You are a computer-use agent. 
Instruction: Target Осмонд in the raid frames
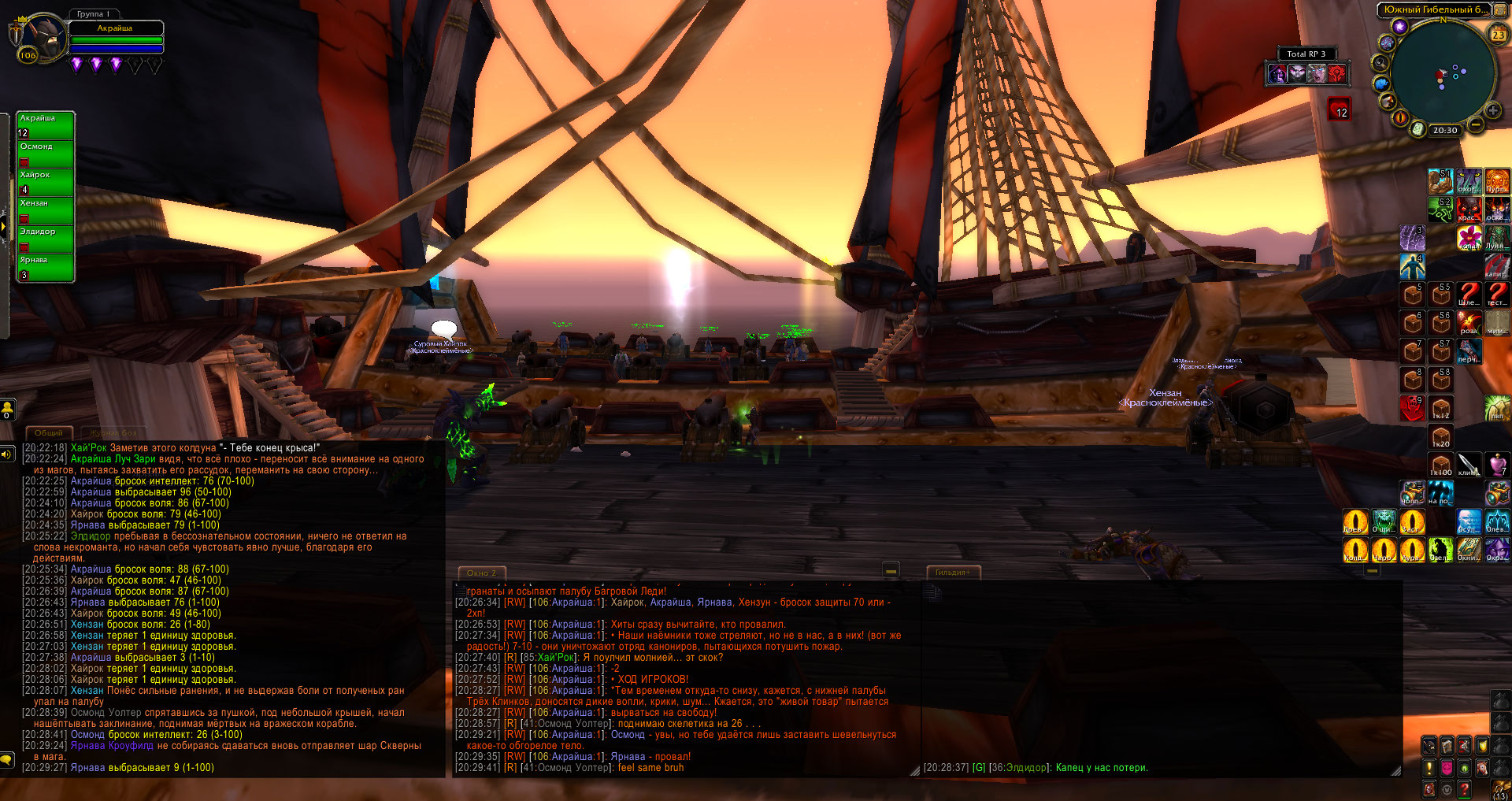[x=46, y=154]
